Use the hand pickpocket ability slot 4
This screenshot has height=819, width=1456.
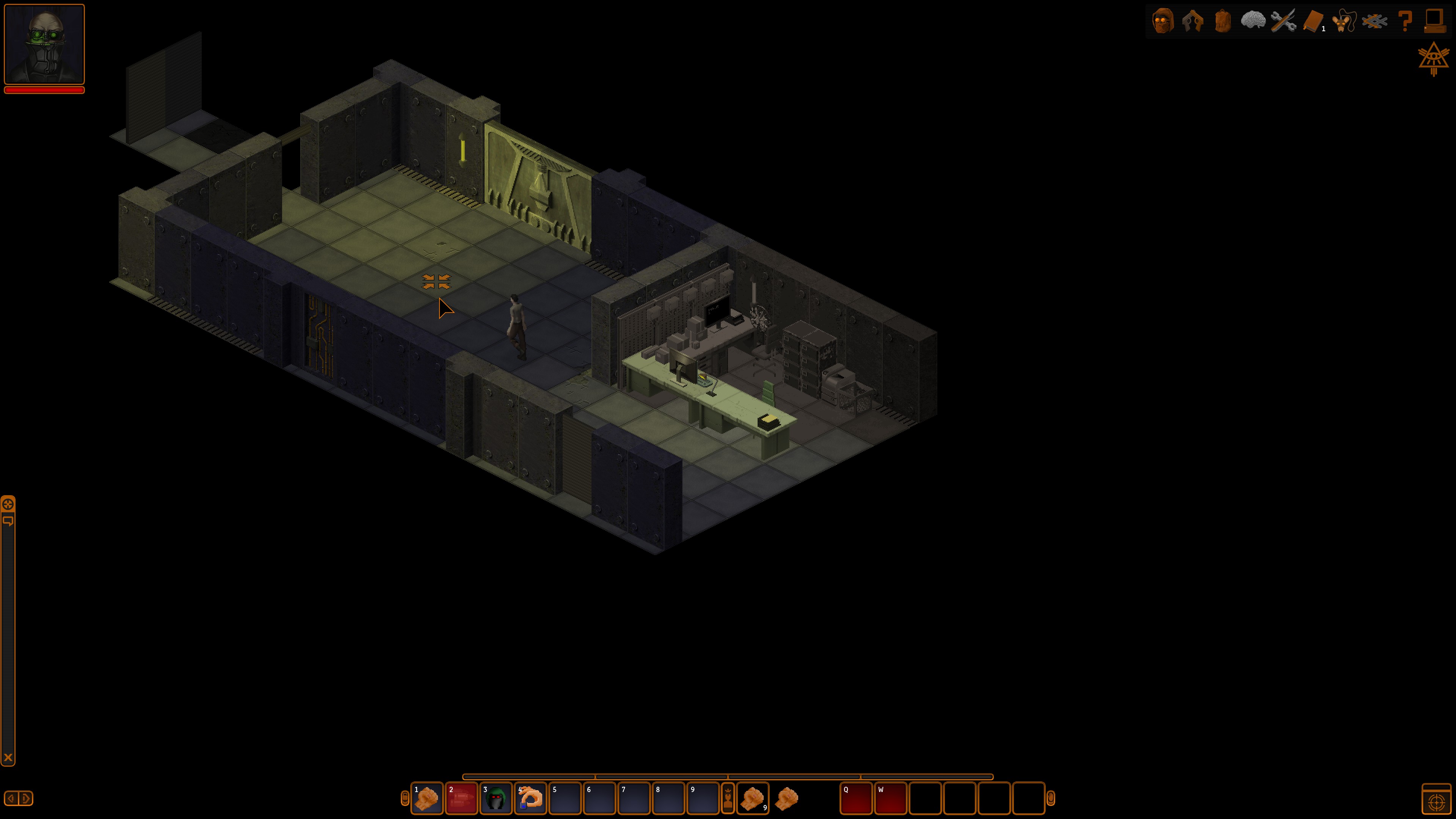coord(530,798)
